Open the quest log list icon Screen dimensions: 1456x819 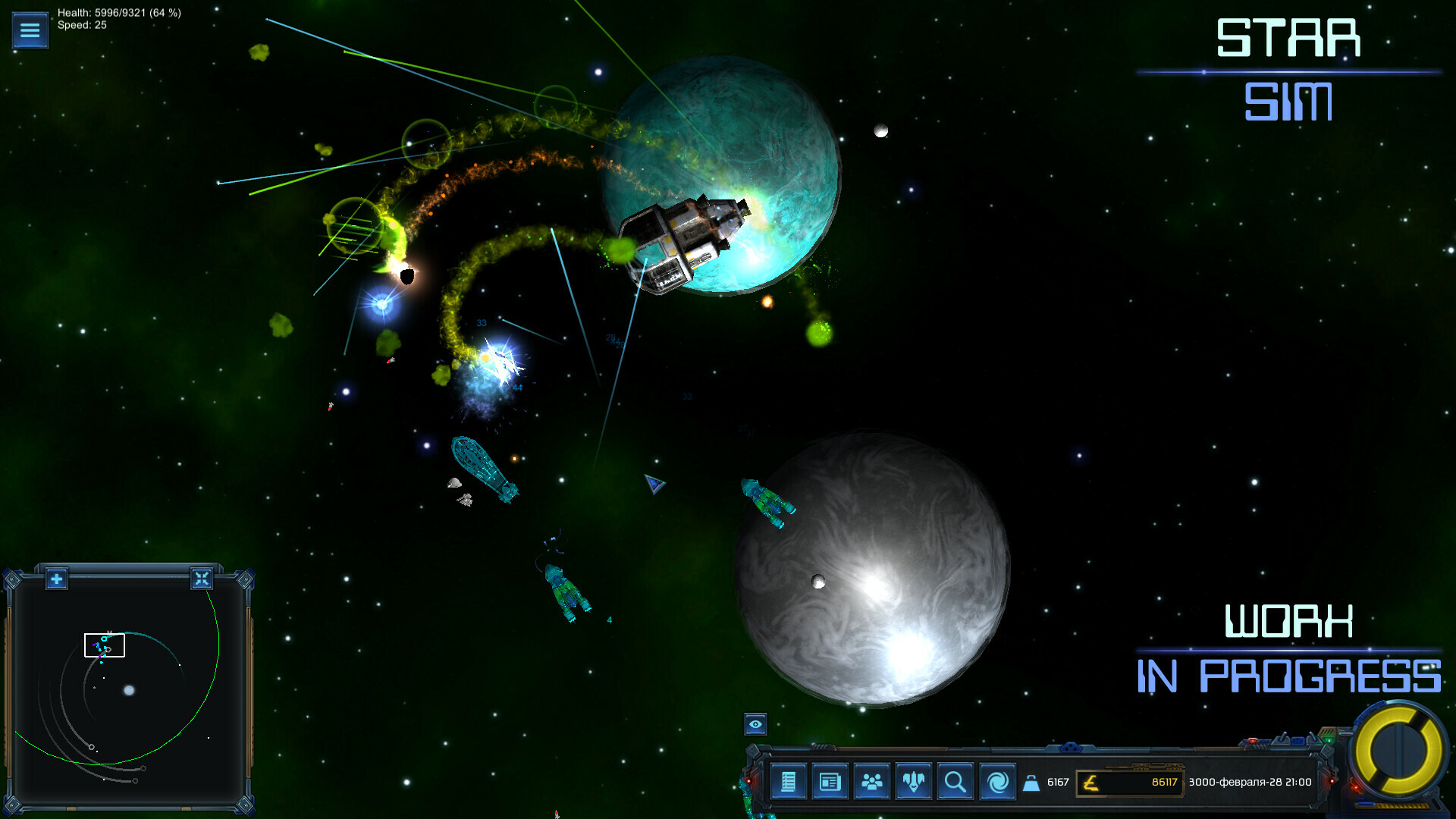(789, 781)
